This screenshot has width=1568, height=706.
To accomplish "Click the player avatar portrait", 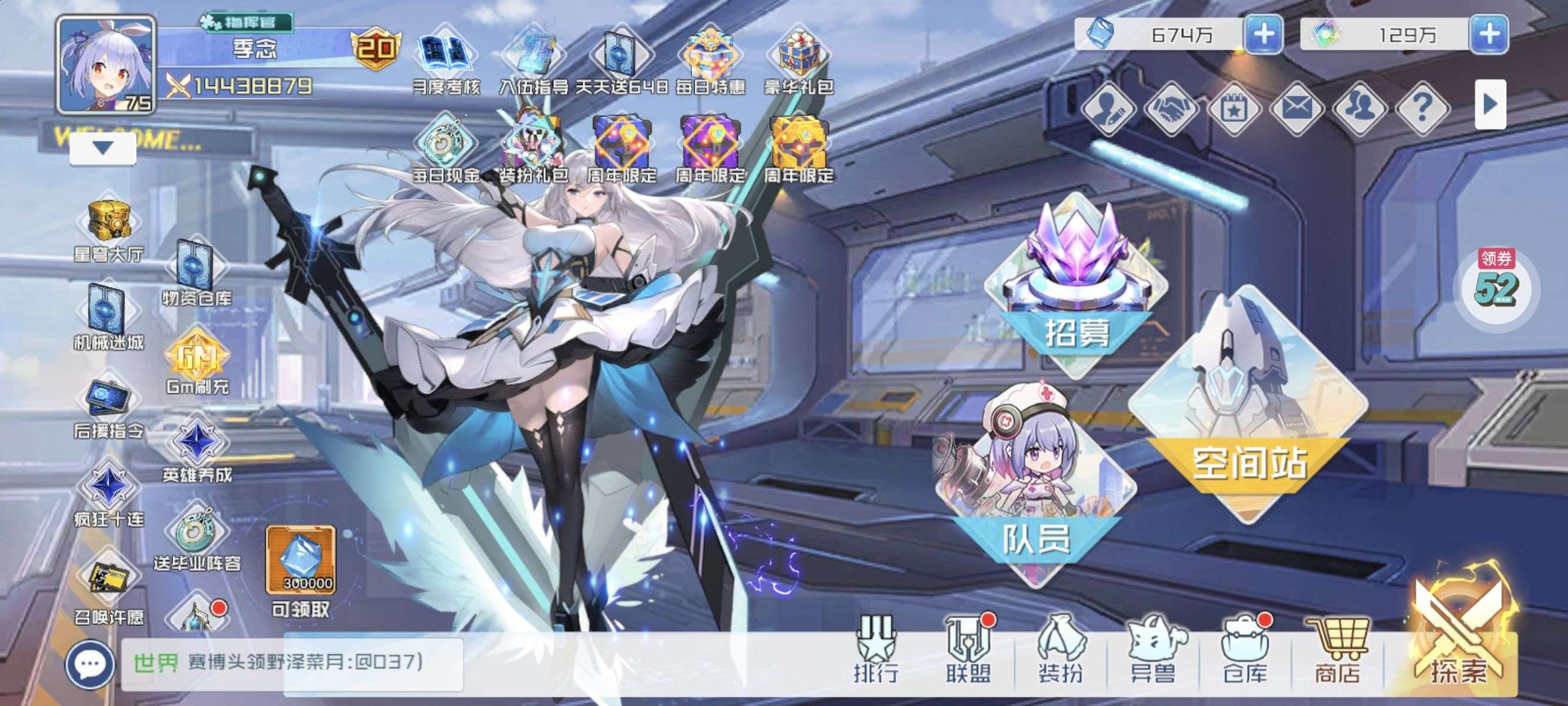I will pyautogui.click(x=106, y=65).
